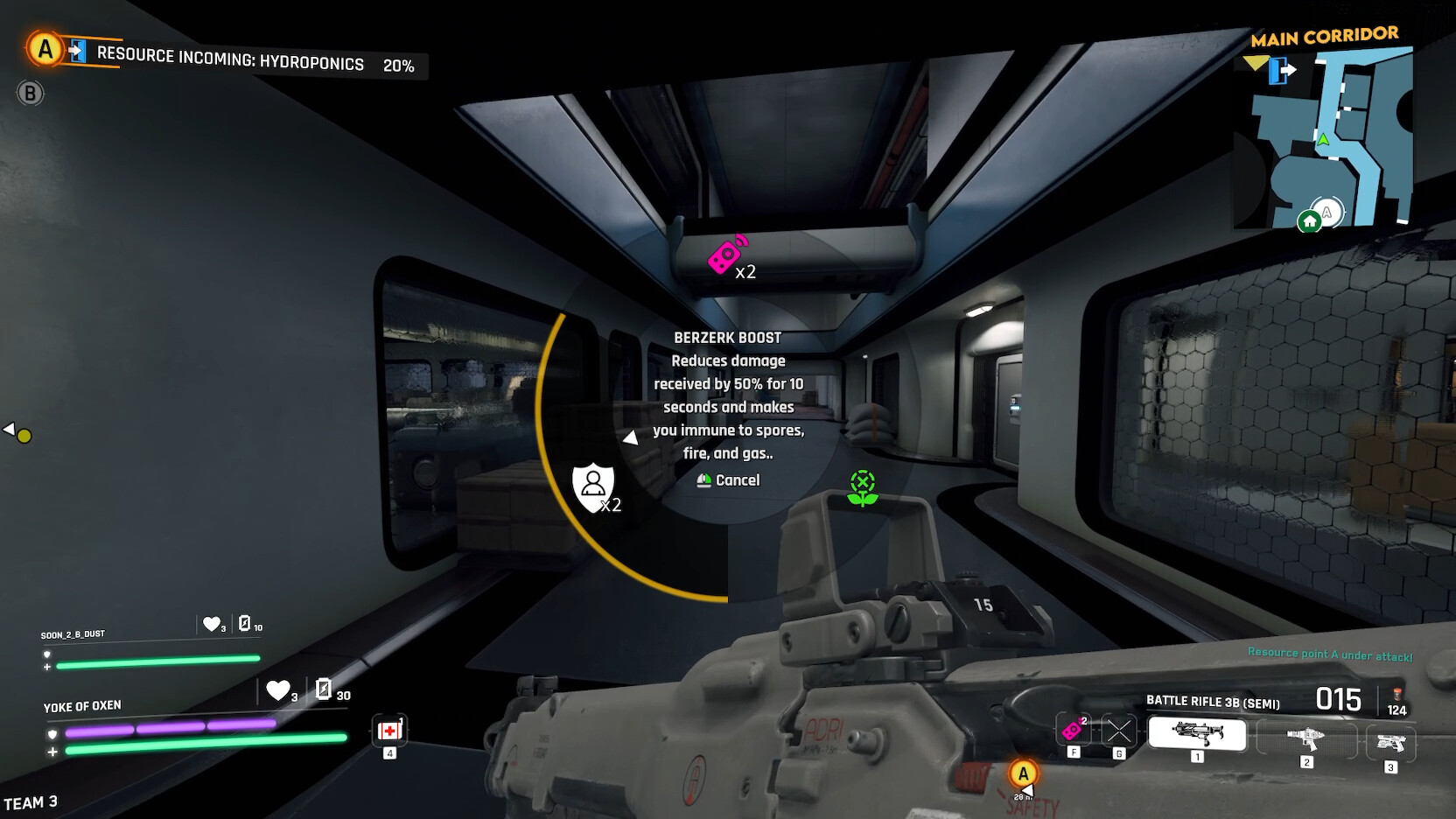This screenshot has width=1456, height=819.
Task: Click the empty X slot labeled G
Action: point(1117,730)
